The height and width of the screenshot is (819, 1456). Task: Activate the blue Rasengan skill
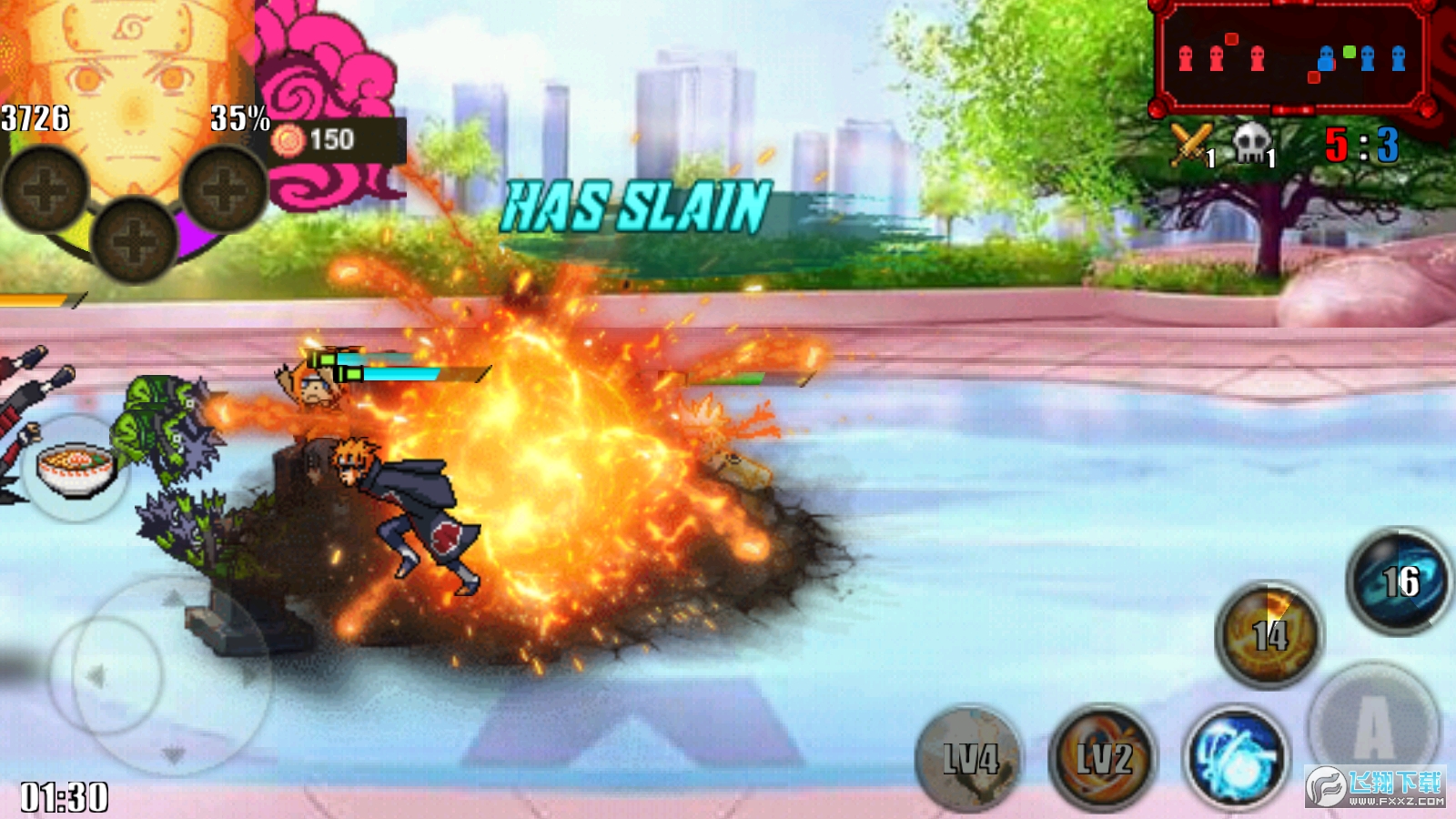click(1236, 758)
